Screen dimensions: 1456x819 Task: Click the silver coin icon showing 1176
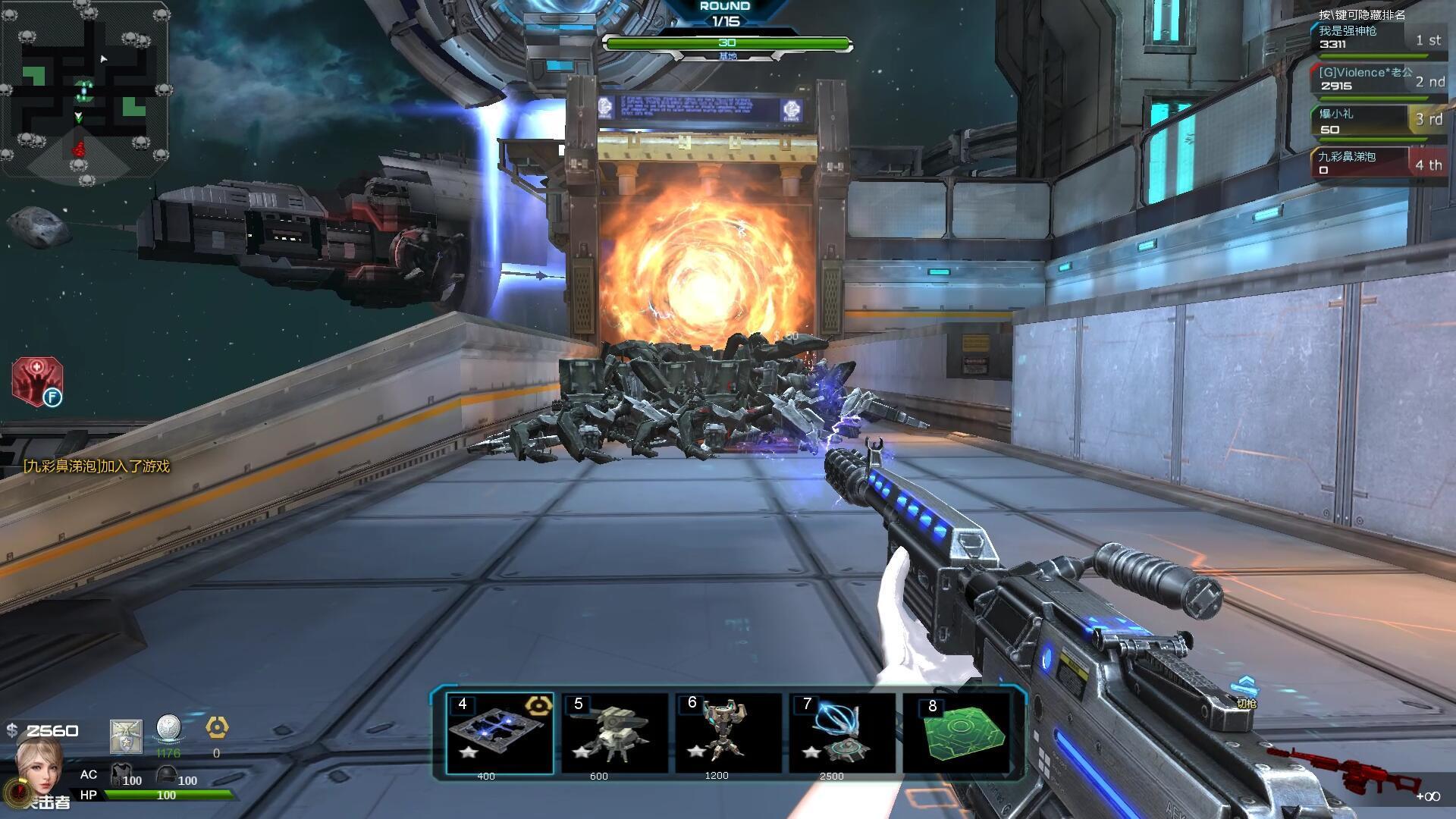168,729
